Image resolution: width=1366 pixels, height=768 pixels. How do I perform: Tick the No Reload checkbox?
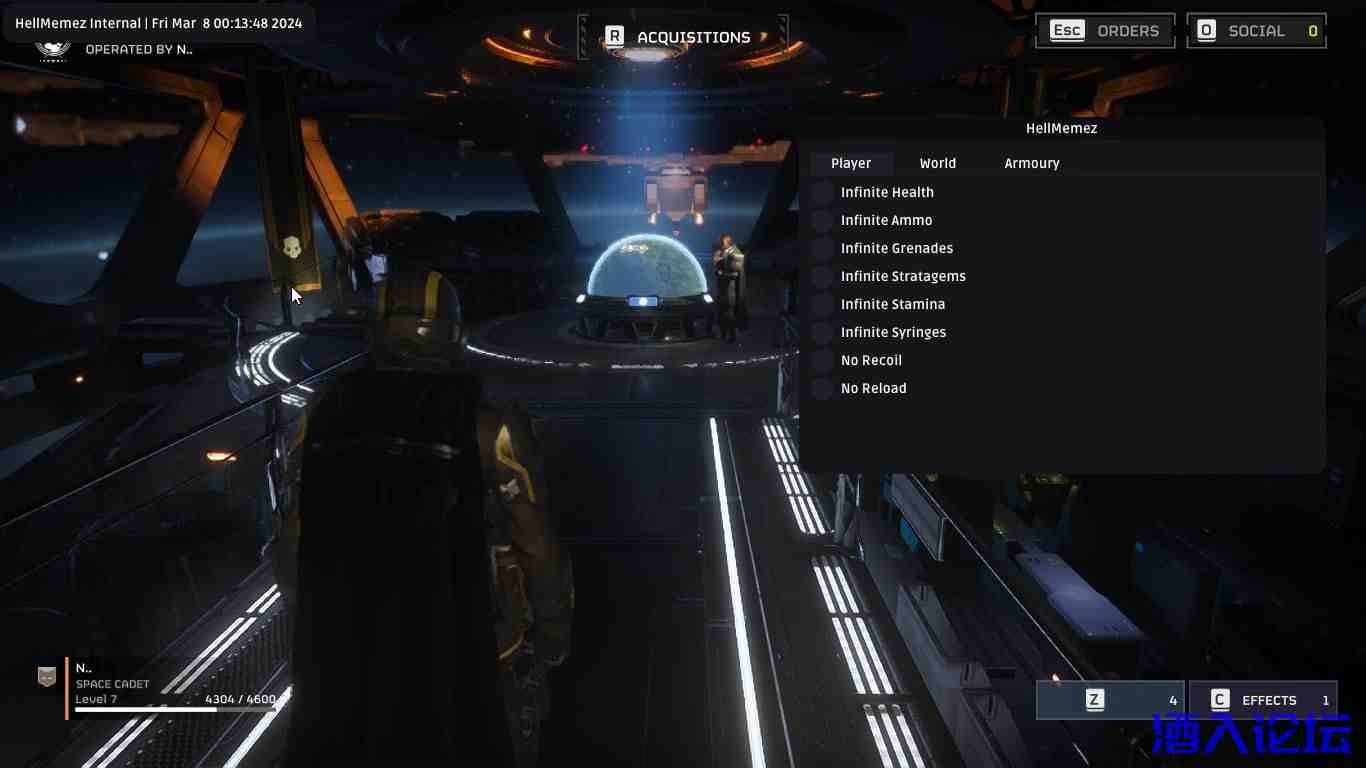pos(823,388)
